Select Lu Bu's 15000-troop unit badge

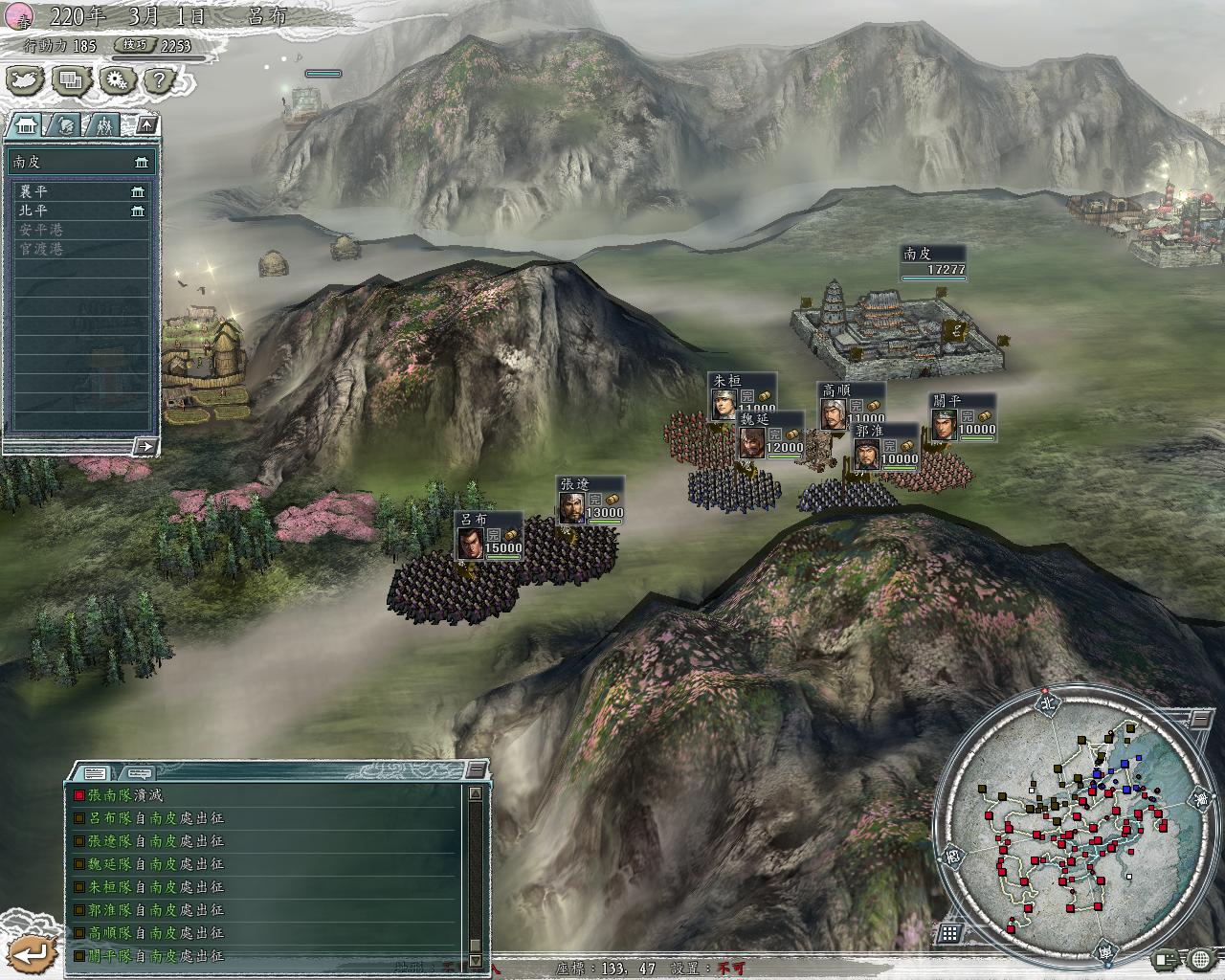pos(489,536)
